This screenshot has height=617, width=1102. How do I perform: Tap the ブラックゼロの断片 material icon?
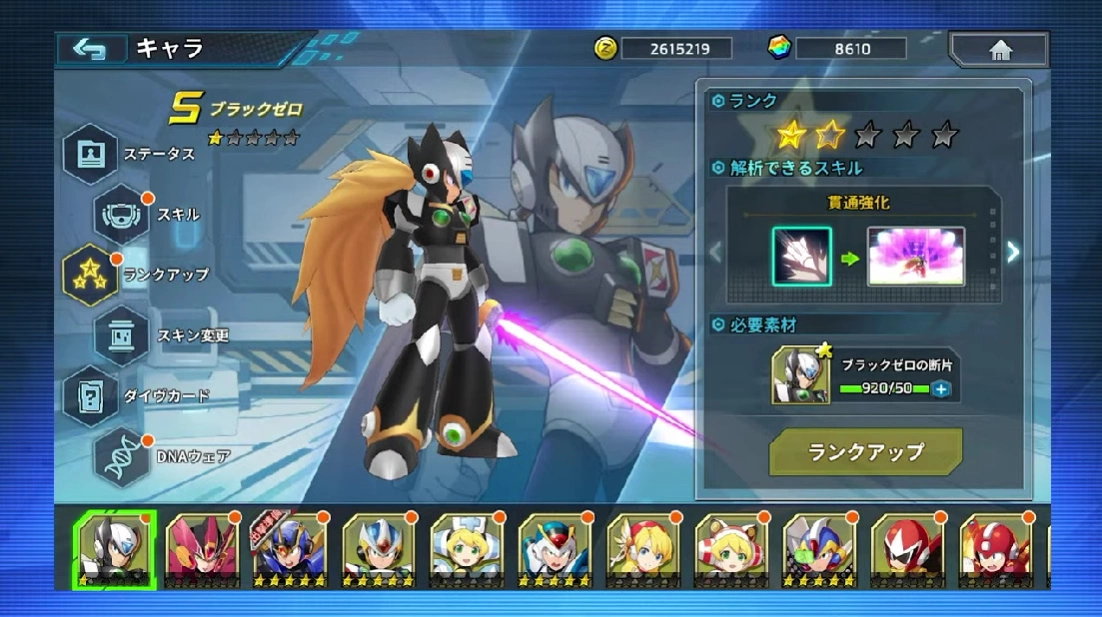coord(801,376)
